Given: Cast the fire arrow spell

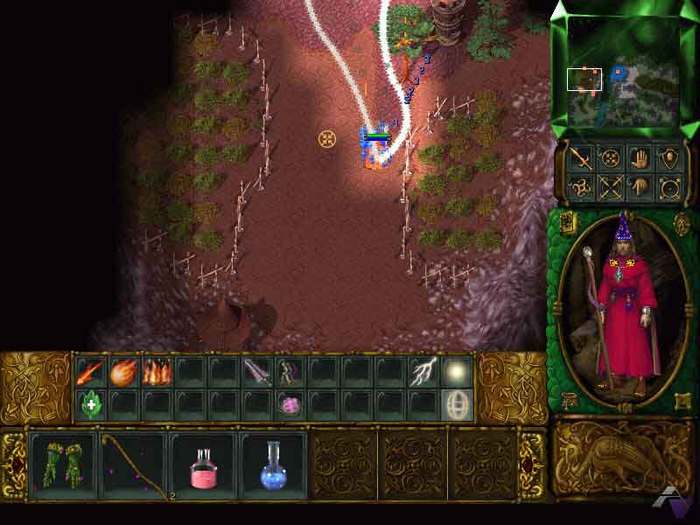Looking at the screenshot, I should point(90,373).
